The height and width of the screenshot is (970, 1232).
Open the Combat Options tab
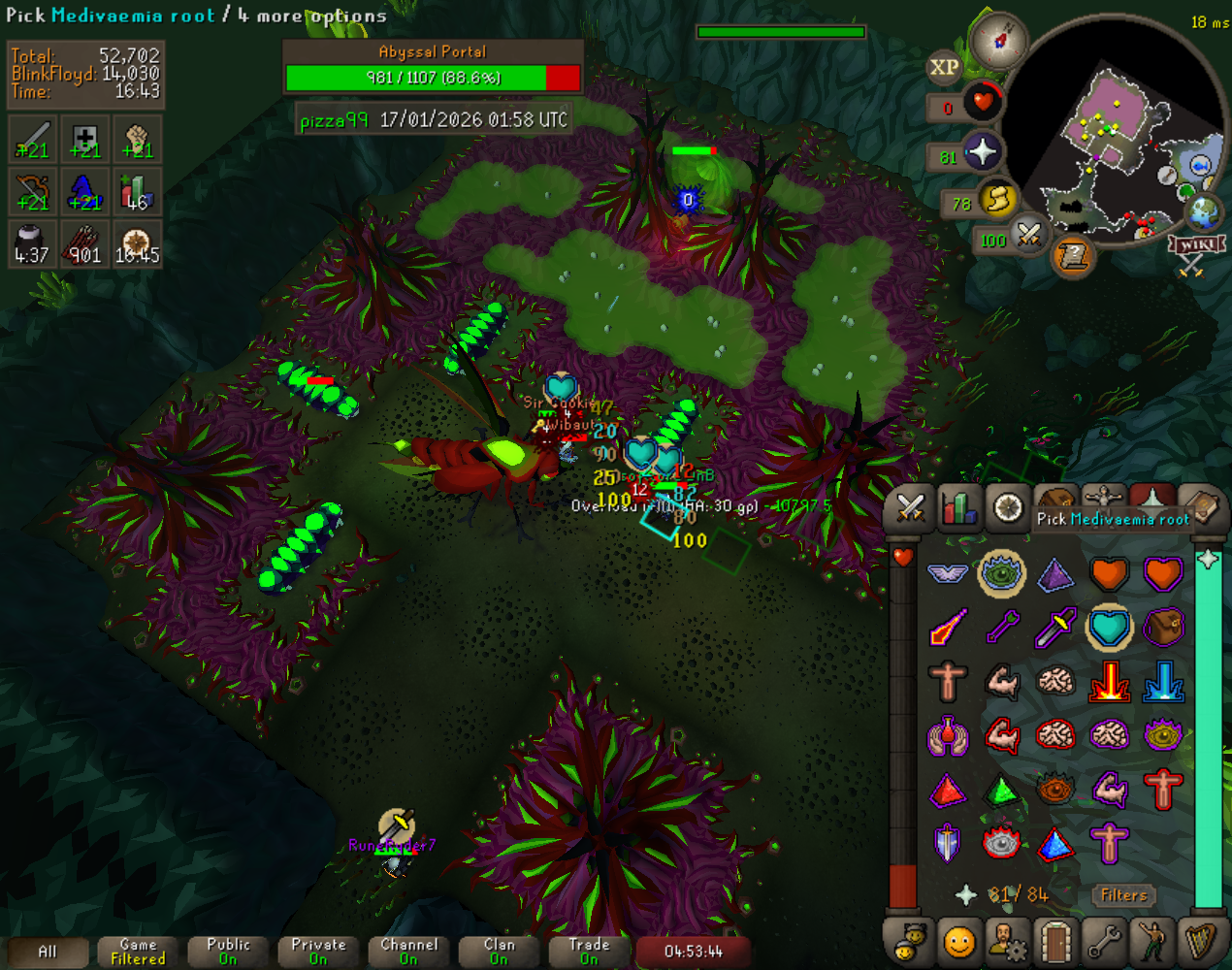(x=910, y=507)
